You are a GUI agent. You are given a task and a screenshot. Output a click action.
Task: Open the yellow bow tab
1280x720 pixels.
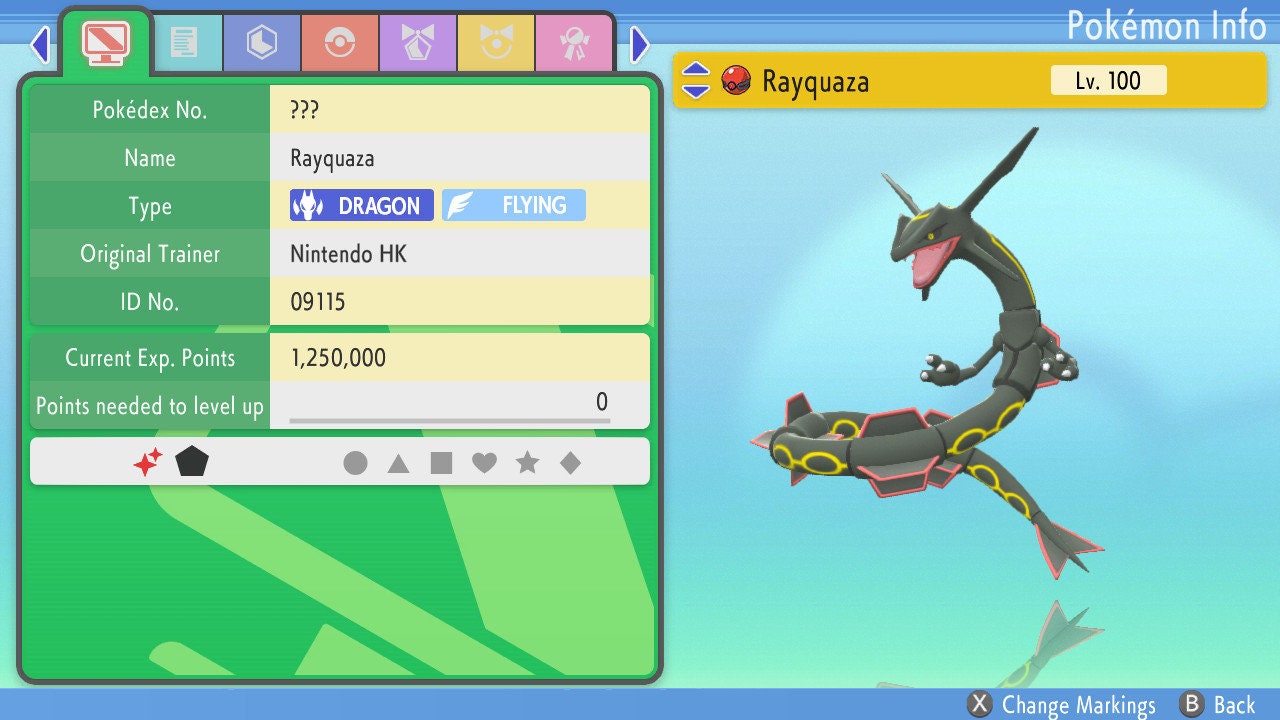pyautogui.click(x=495, y=42)
